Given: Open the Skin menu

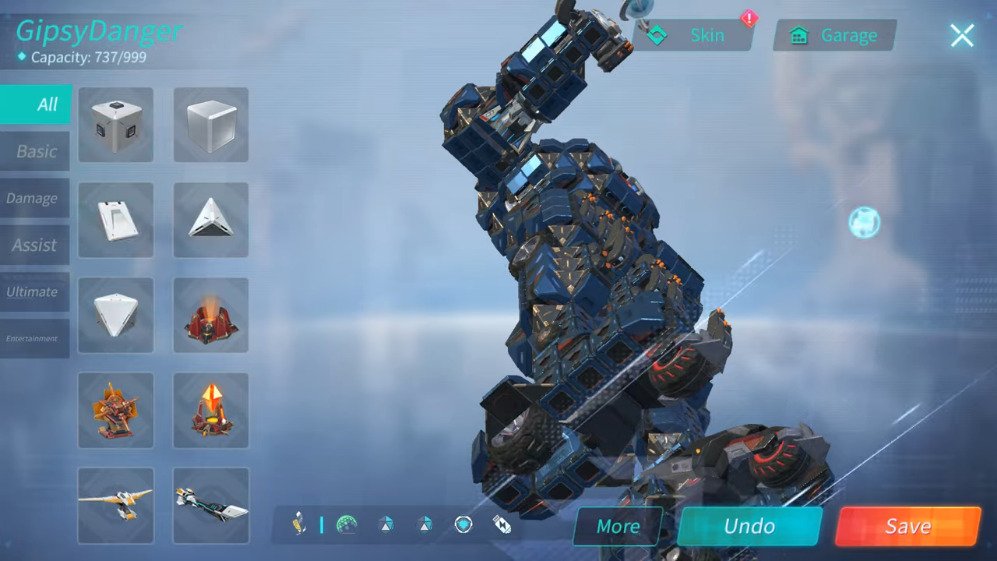Looking at the screenshot, I should click(694, 36).
